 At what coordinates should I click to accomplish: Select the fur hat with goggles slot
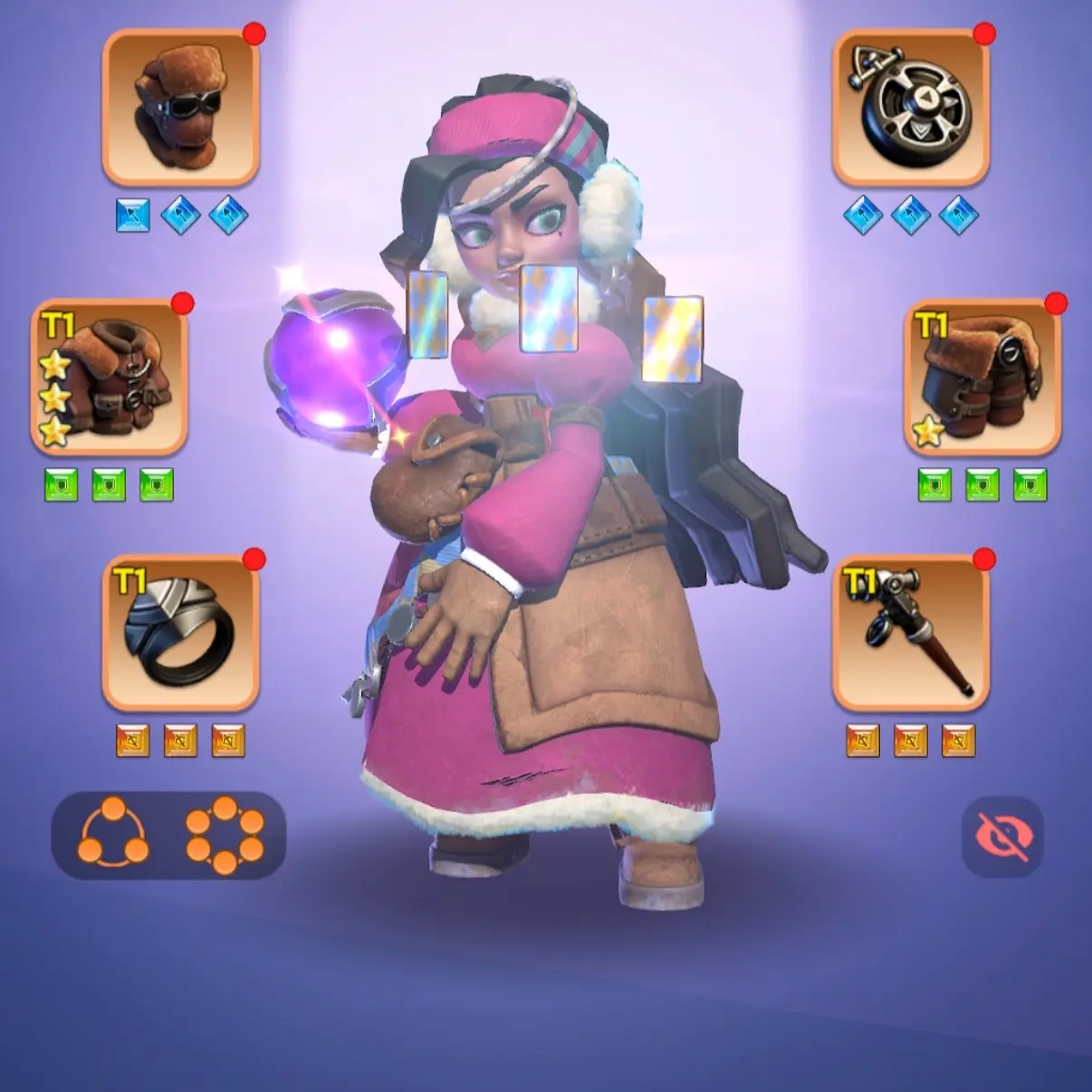point(181,107)
